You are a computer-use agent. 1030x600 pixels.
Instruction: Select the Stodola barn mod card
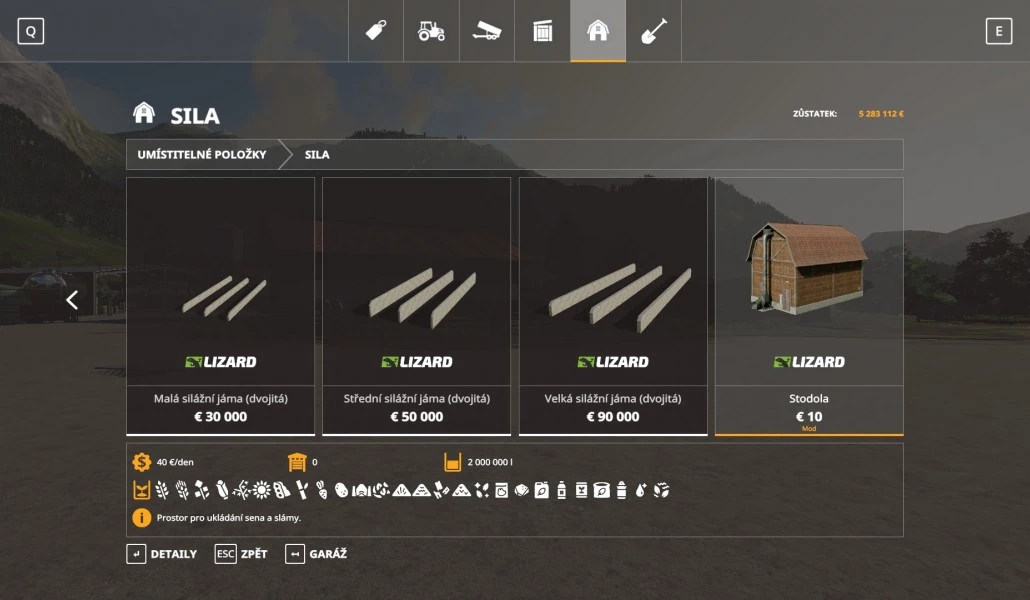809,306
